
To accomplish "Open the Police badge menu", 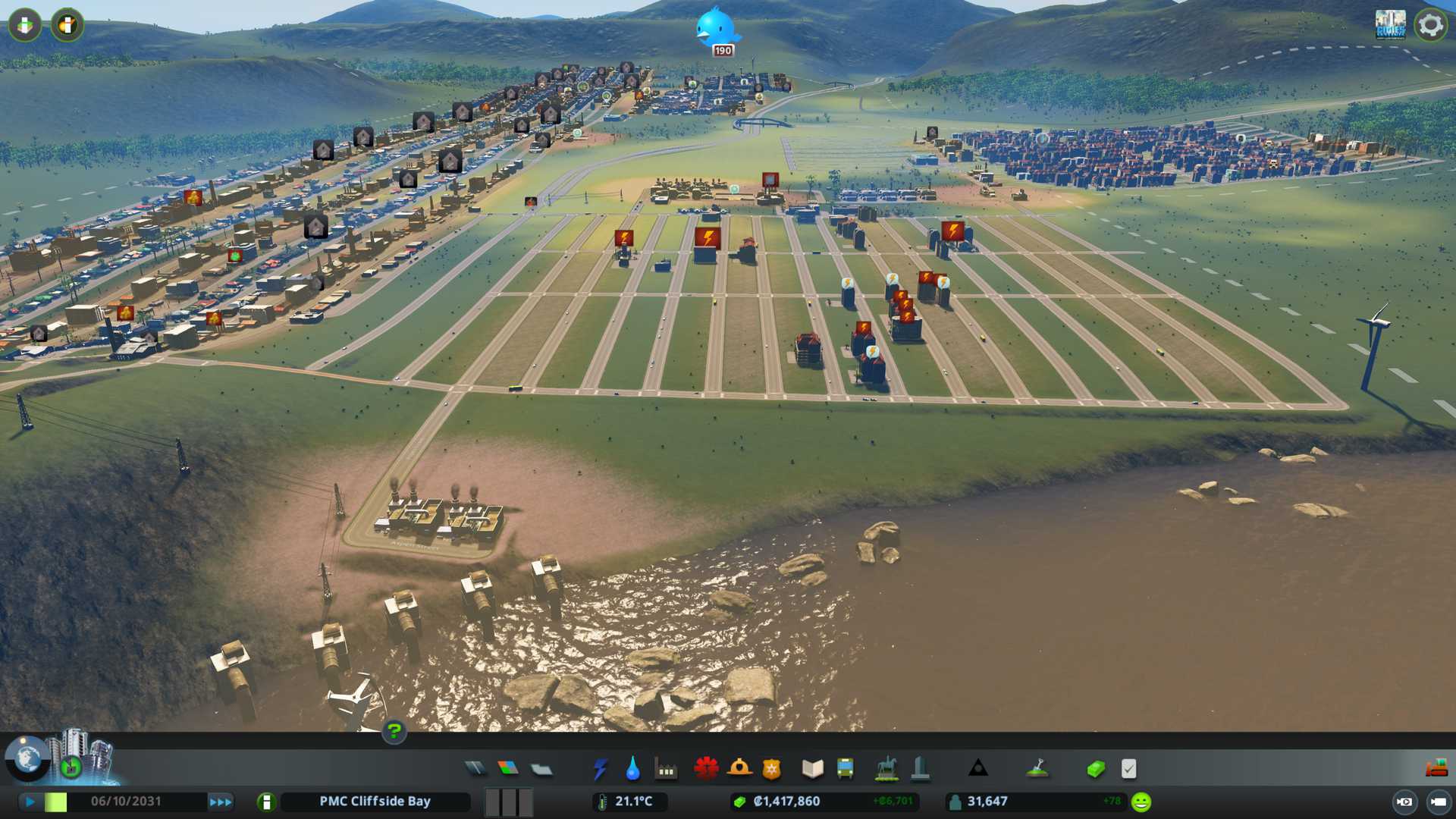I will [772, 769].
